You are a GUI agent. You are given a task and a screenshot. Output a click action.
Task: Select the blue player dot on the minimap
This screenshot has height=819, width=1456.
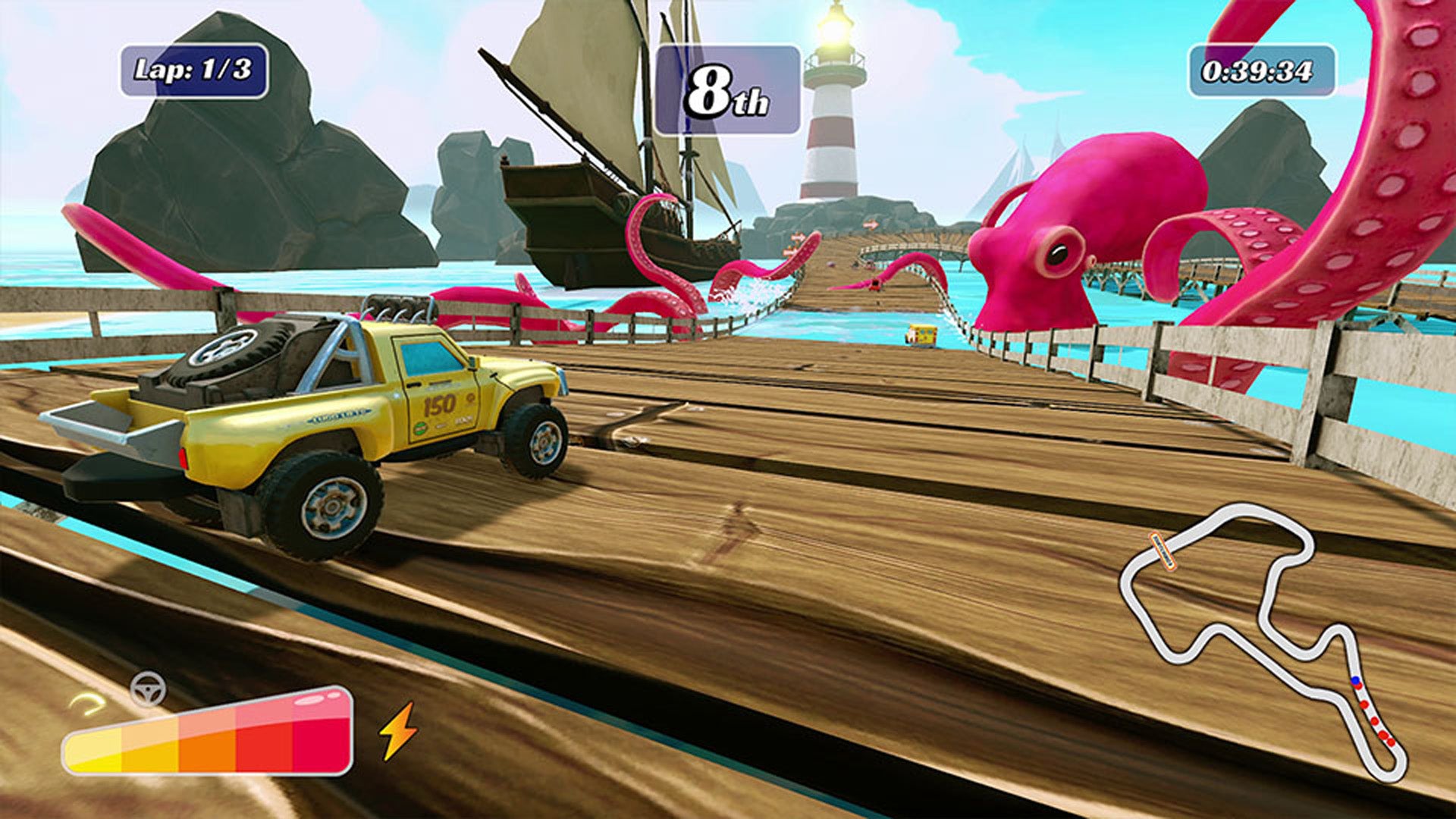pos(1355,679)
